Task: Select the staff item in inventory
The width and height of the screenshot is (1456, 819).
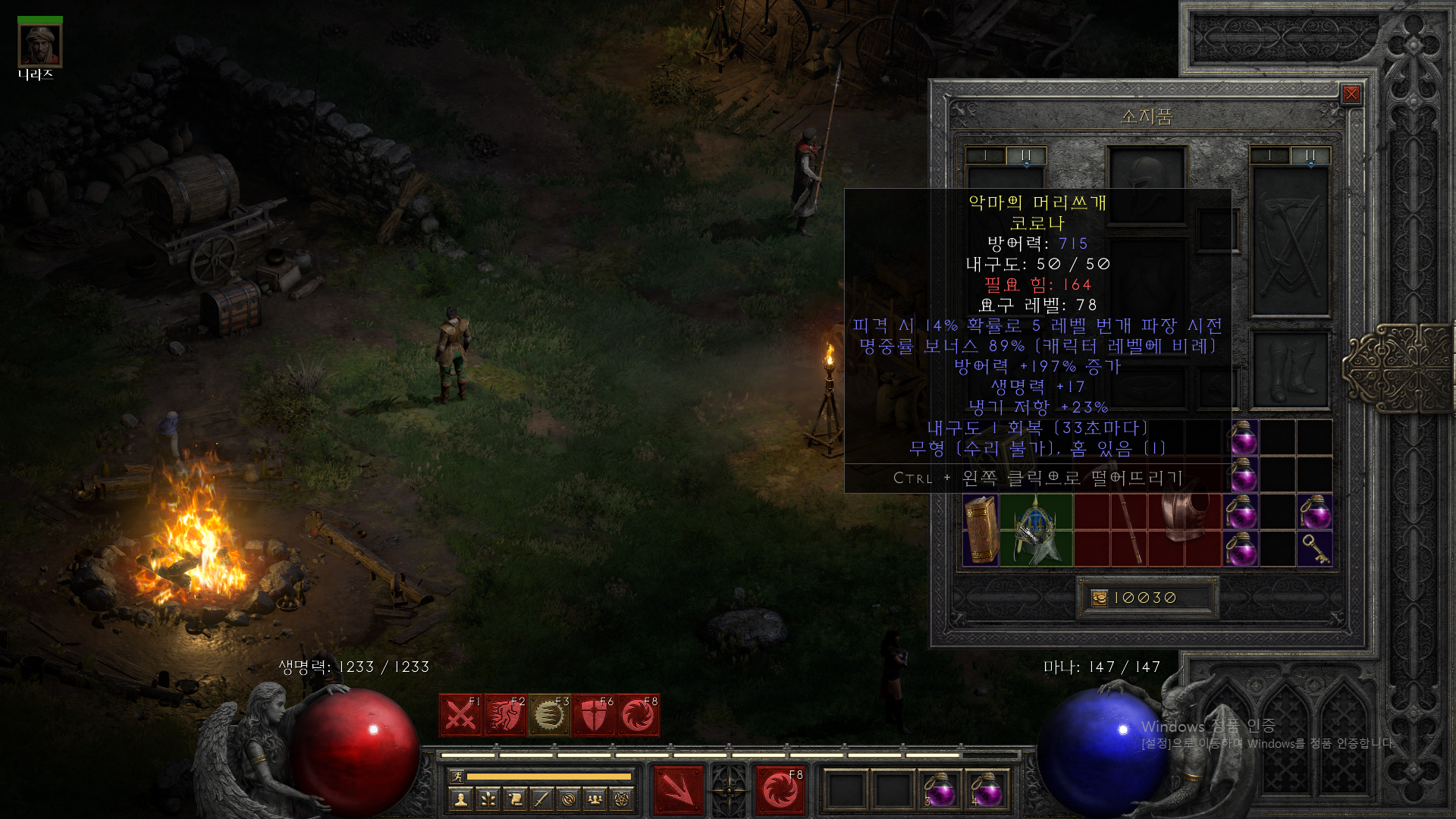Action: 1129,530
